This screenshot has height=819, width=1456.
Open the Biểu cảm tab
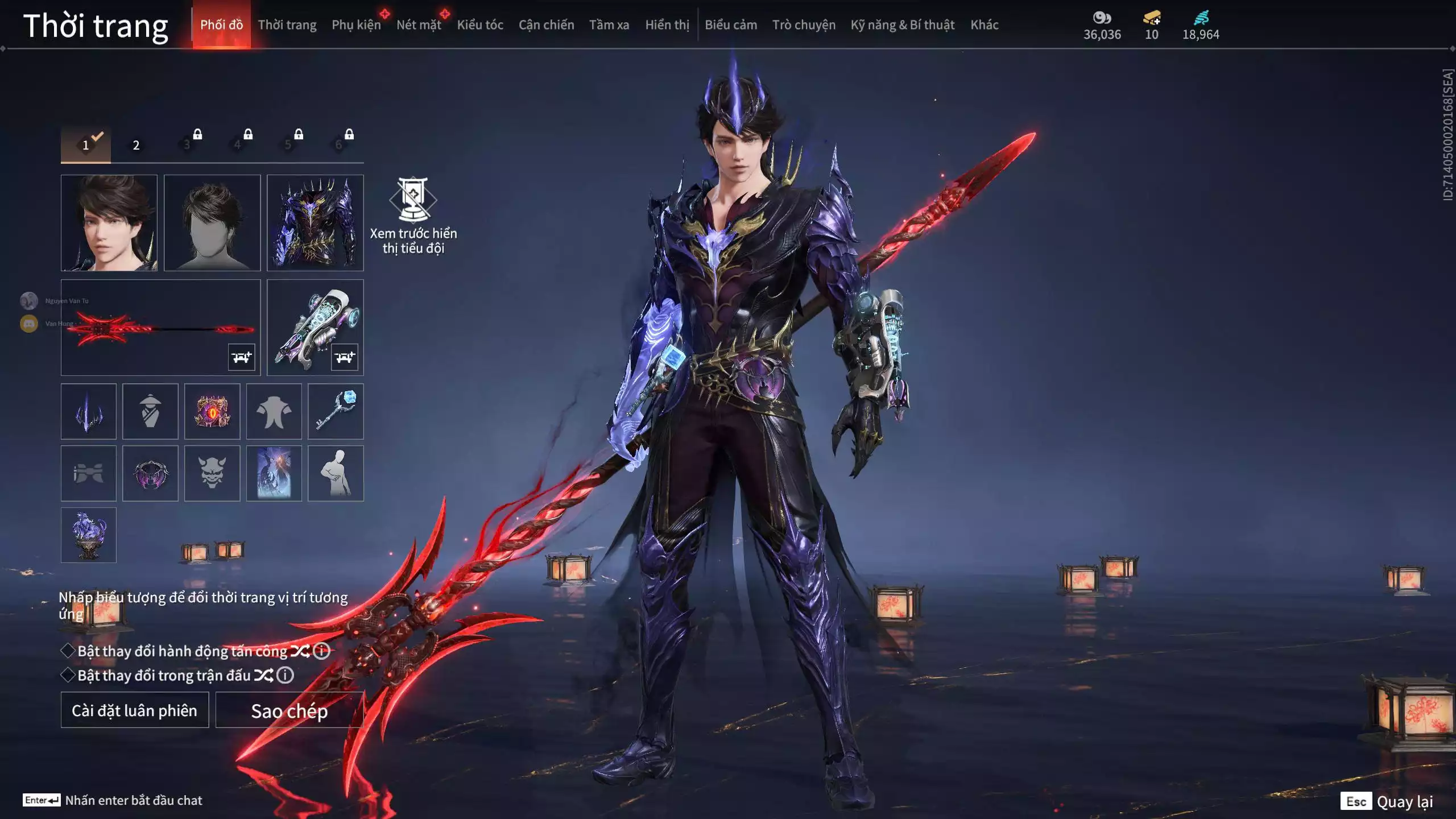730,25
